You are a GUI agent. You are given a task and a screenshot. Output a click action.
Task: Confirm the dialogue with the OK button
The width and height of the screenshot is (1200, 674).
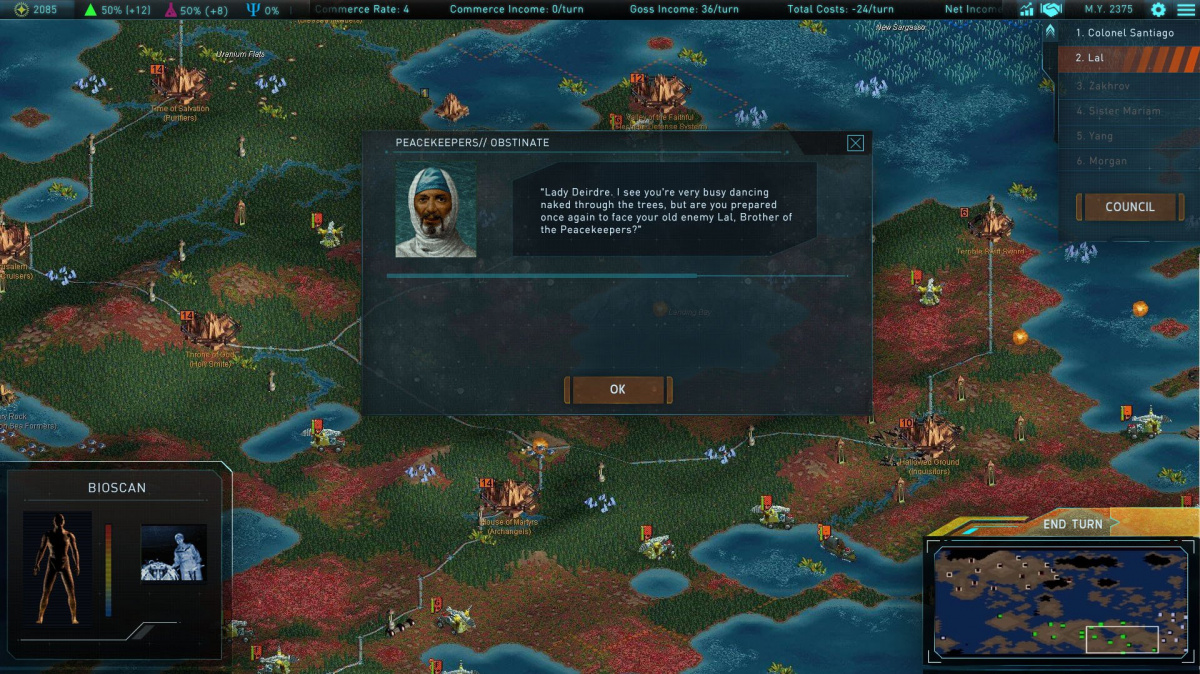[x=617, y=390]
